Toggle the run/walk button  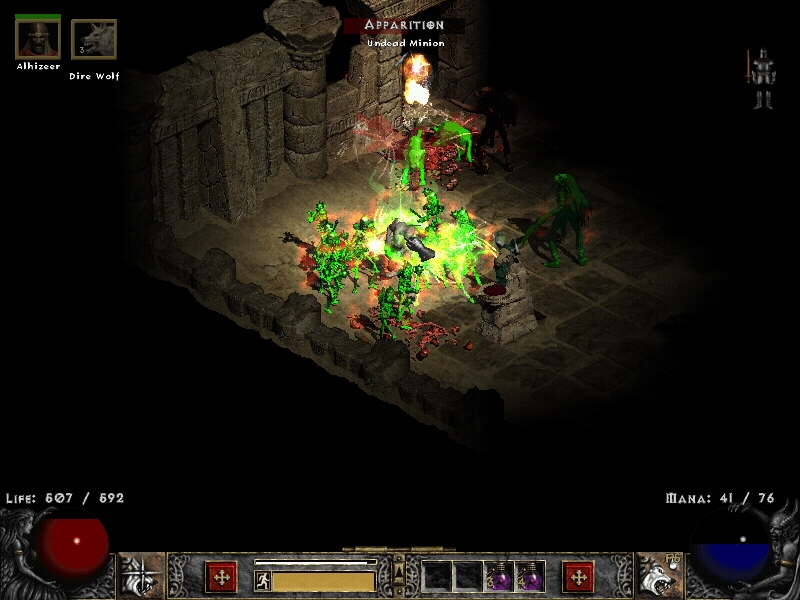click(261, 581)
